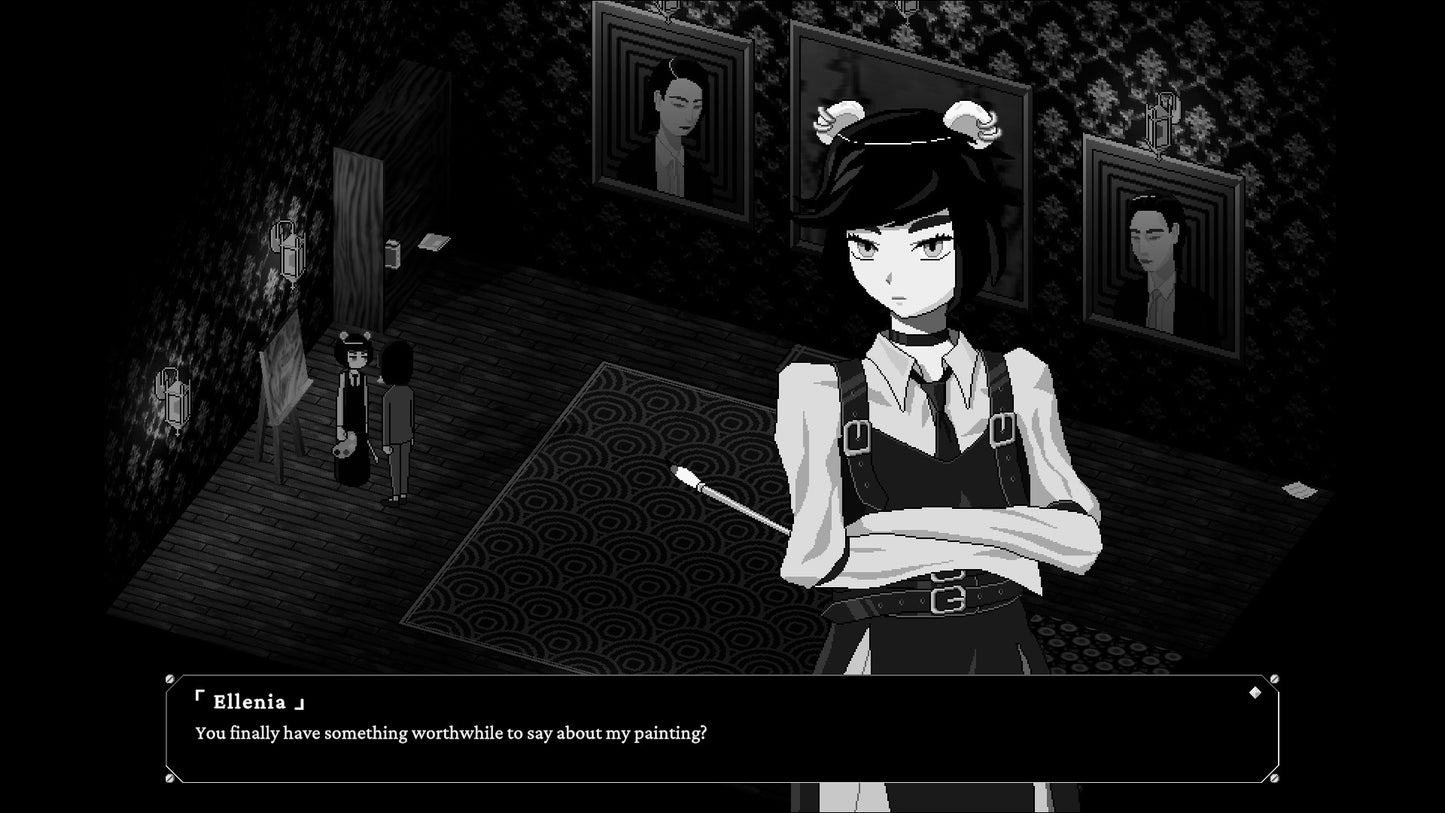Viewport: 1445px width, 813px height.
Task: Click the rivet on the dialogue box's bottom right corner
Action: pos(1273,778)
